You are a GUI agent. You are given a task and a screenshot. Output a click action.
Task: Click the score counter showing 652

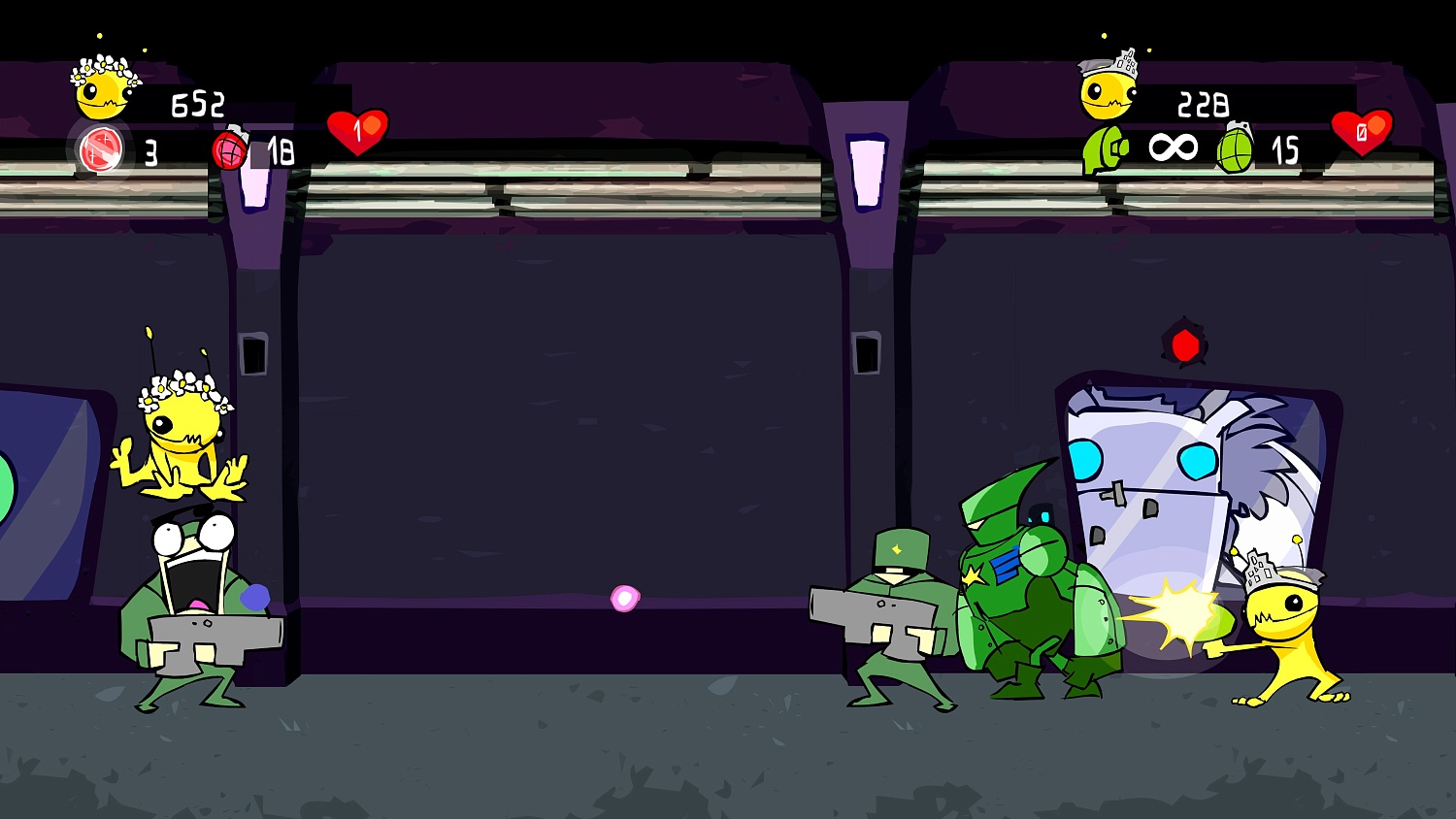[197, 105]
